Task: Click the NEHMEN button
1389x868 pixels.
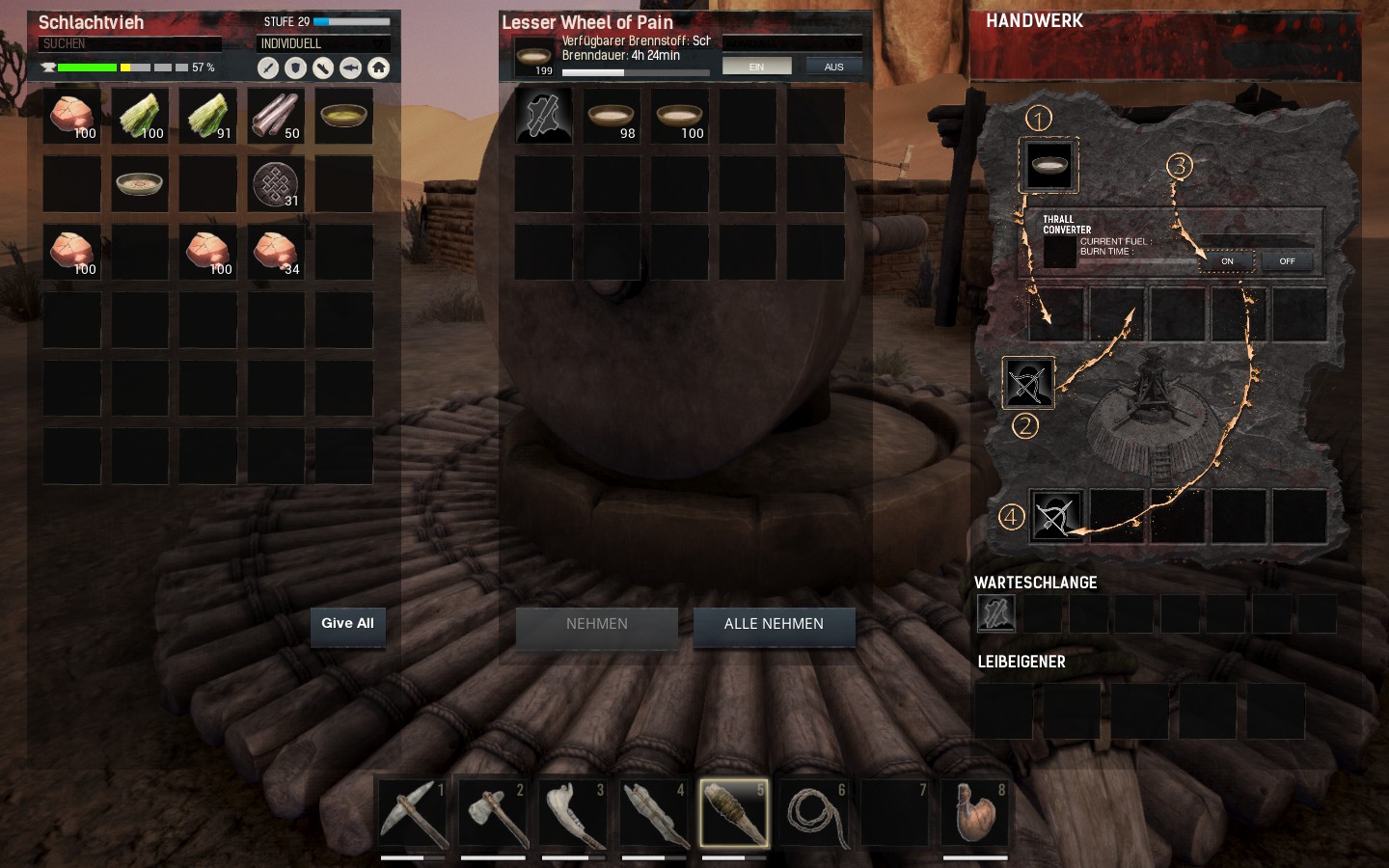Action: click(596, 625)
